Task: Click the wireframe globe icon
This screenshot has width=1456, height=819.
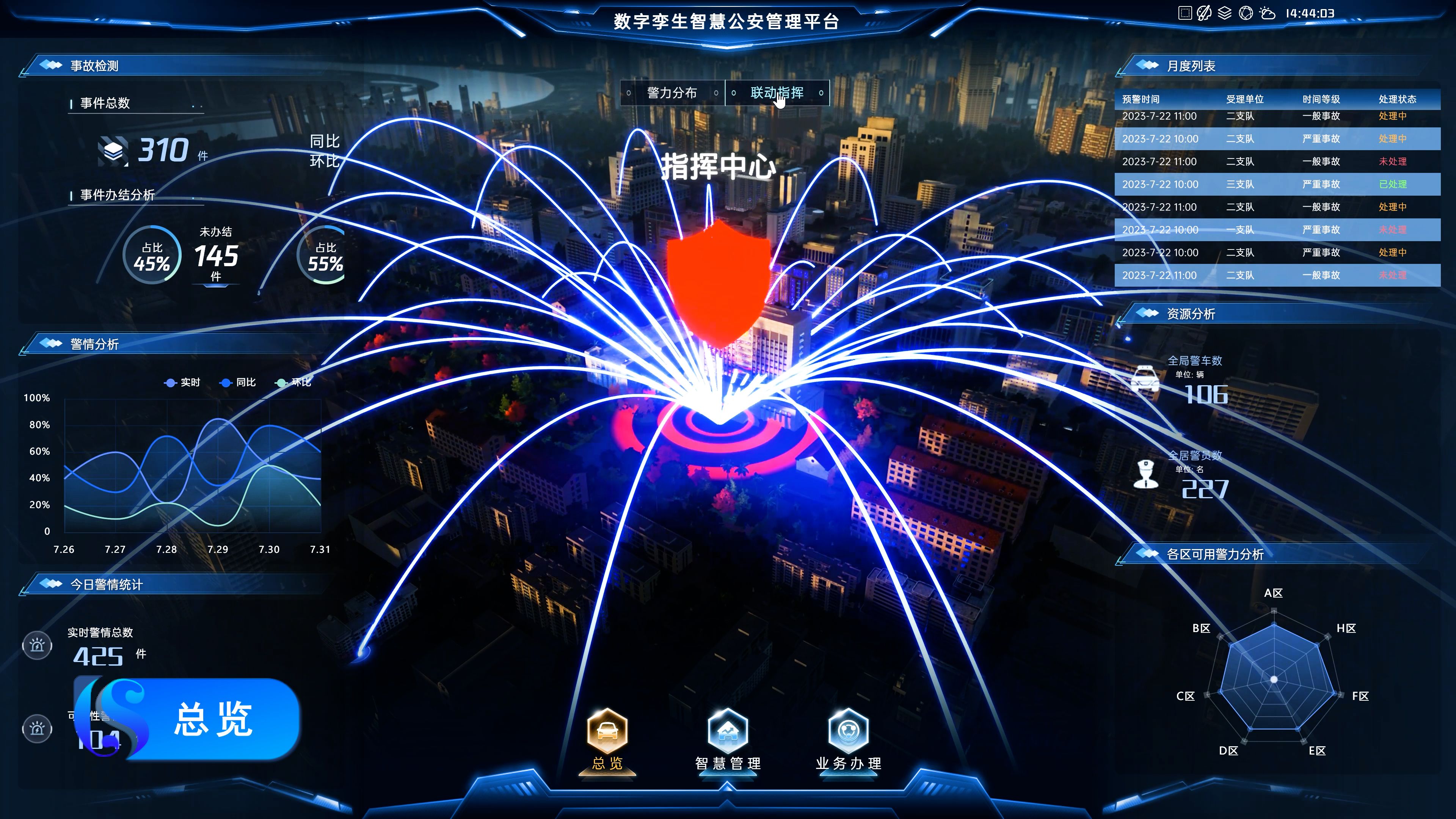Action: coord(1246,13)
